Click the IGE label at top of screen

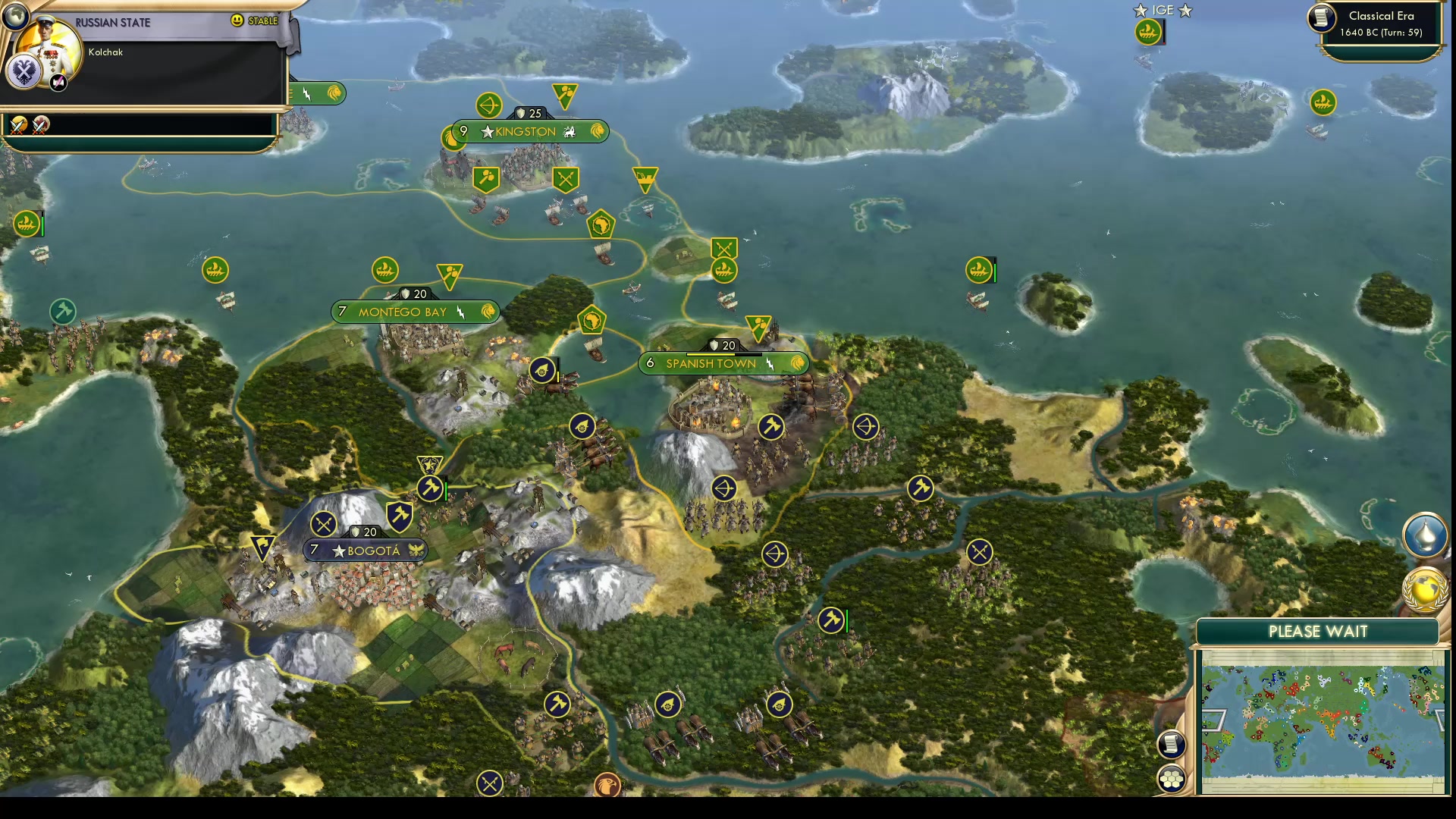tap(1162, 11)
